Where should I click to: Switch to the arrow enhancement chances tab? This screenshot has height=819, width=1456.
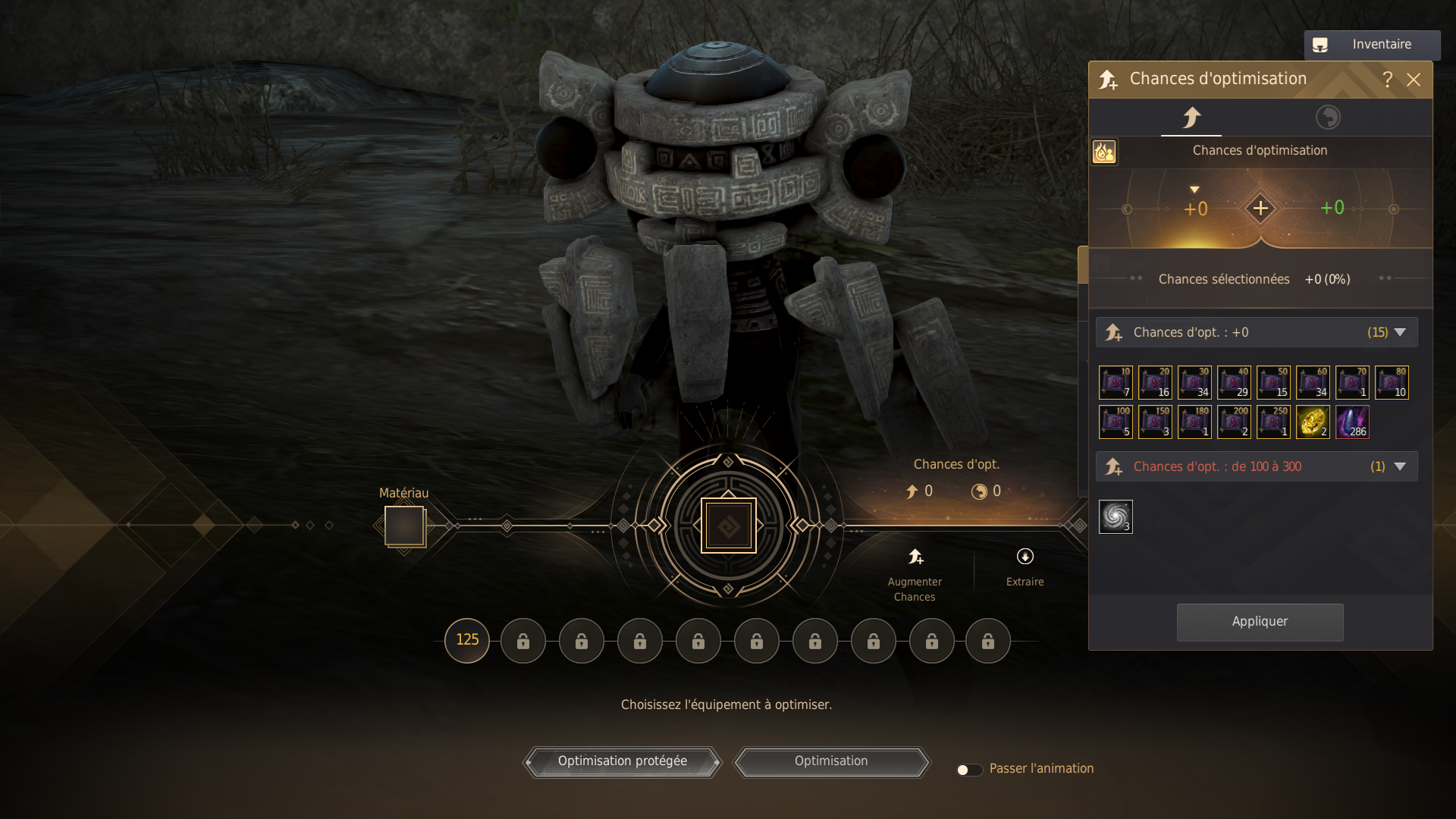1191,118
